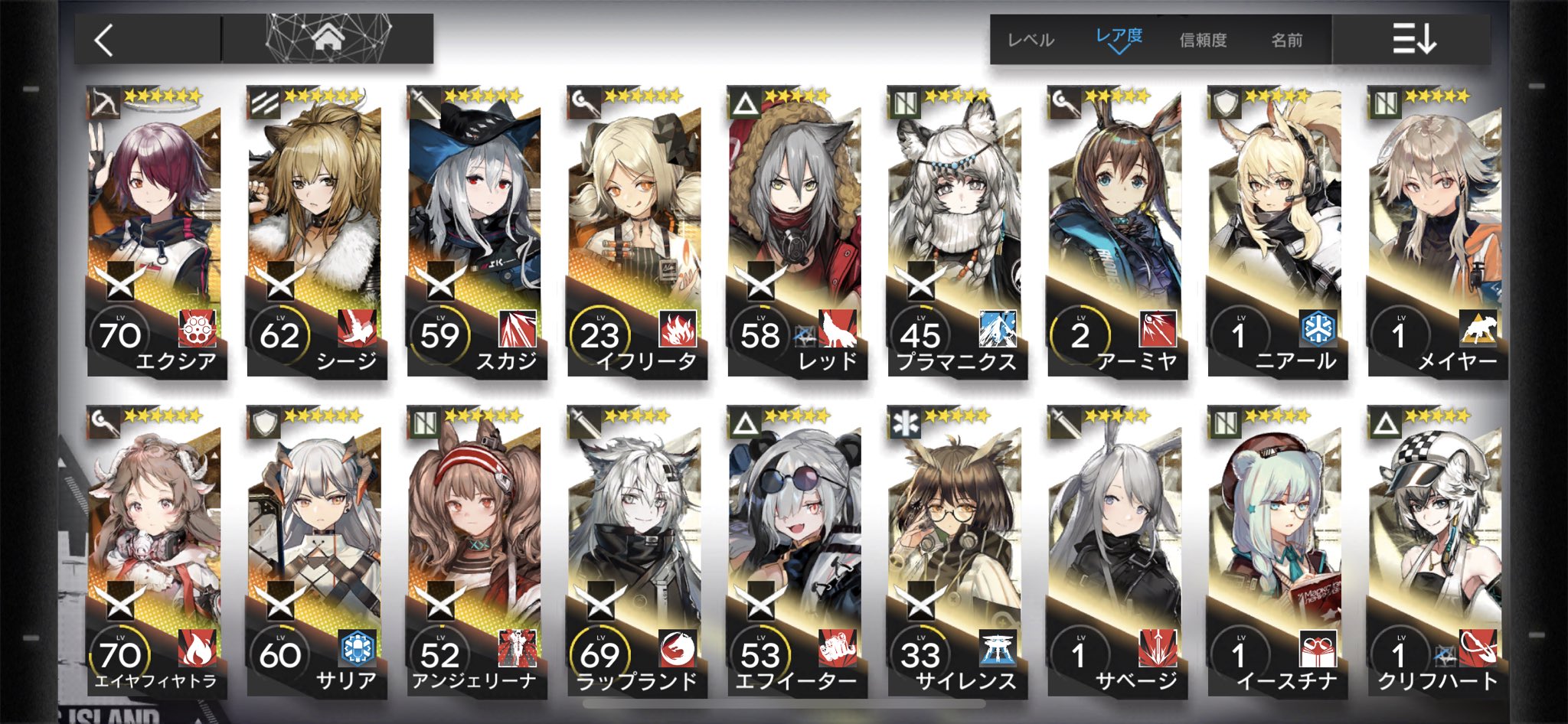Sort operators by 信頼度

[1203, 40]
